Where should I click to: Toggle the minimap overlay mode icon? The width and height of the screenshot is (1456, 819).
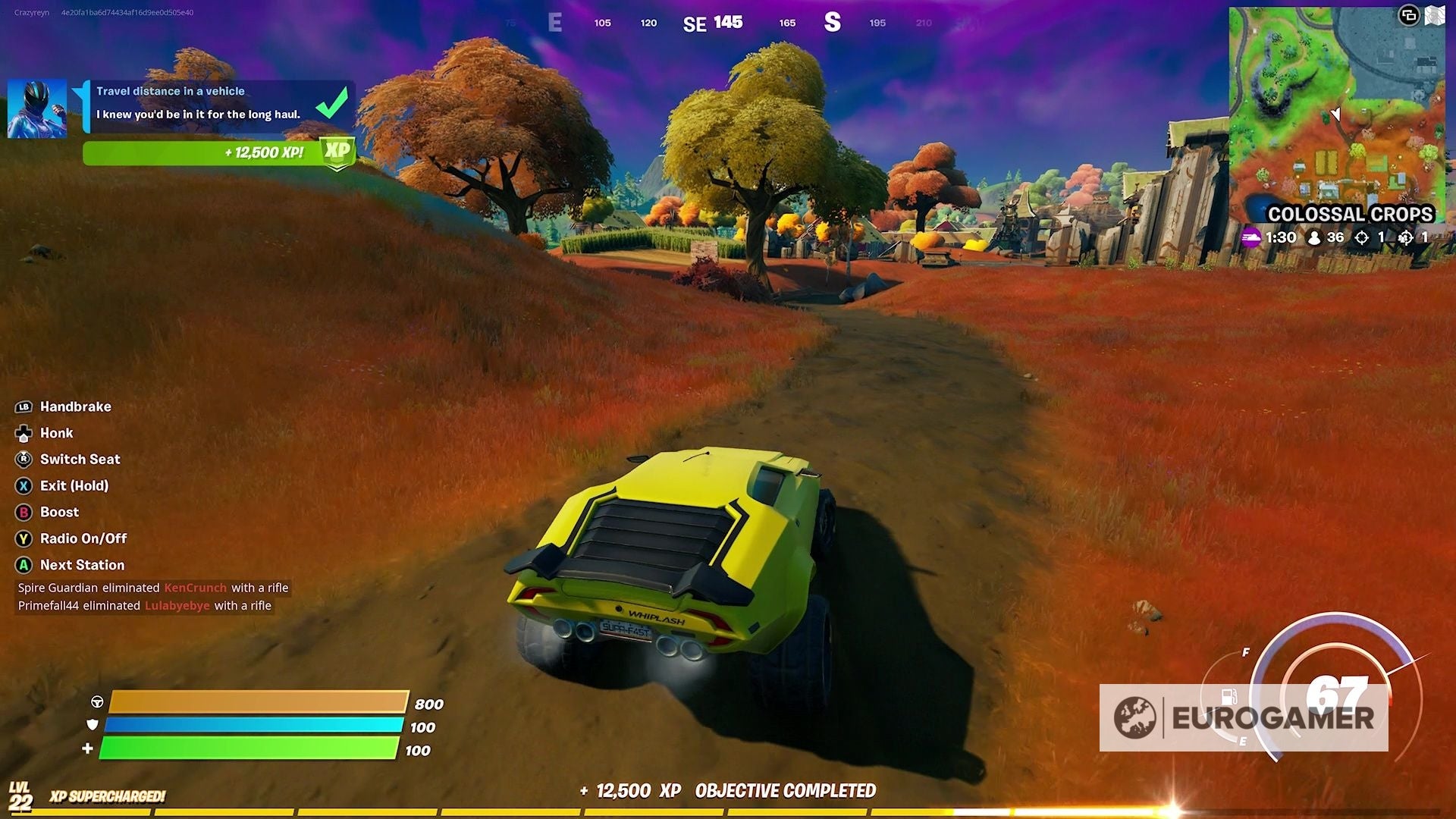pyautogui.click(x=1408, y=14)
